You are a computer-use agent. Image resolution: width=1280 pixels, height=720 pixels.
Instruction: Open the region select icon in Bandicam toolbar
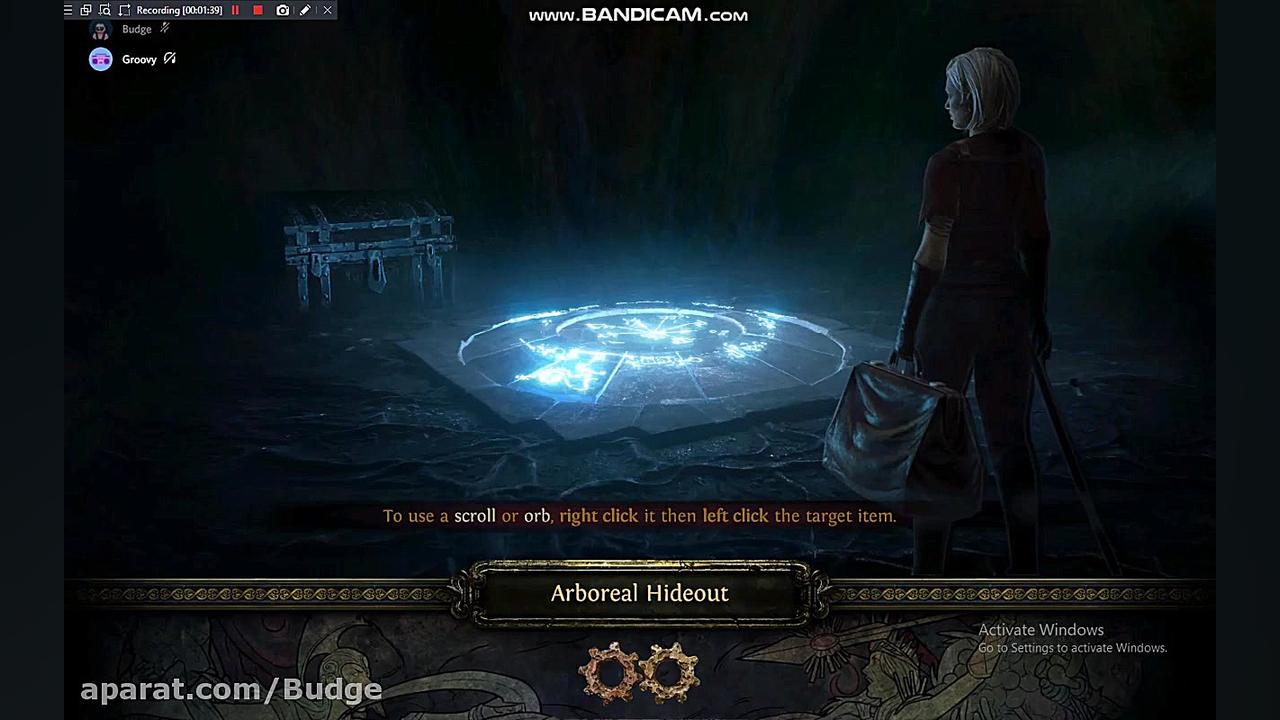(105, 10)
